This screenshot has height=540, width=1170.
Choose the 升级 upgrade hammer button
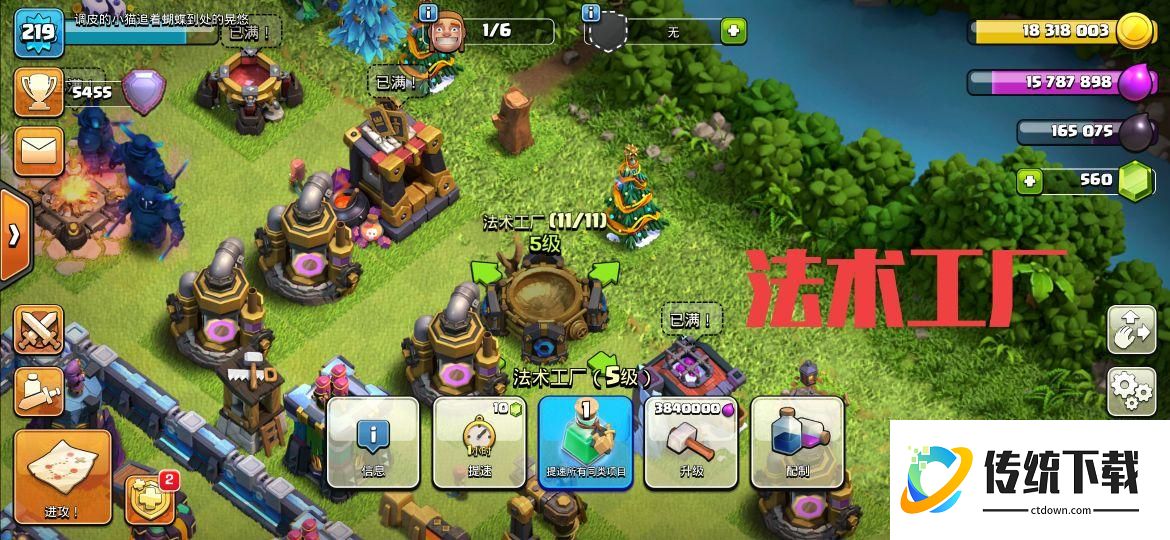[x=691, y=442]
